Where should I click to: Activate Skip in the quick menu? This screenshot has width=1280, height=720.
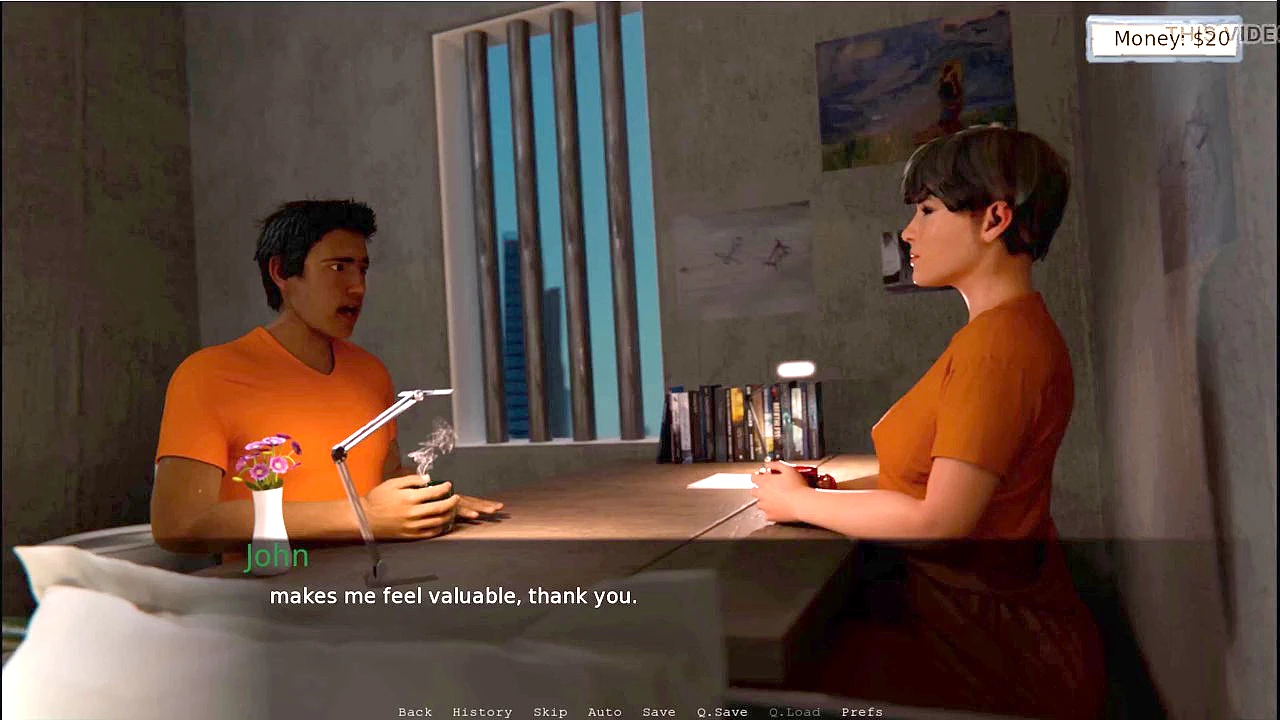(550, 712)
